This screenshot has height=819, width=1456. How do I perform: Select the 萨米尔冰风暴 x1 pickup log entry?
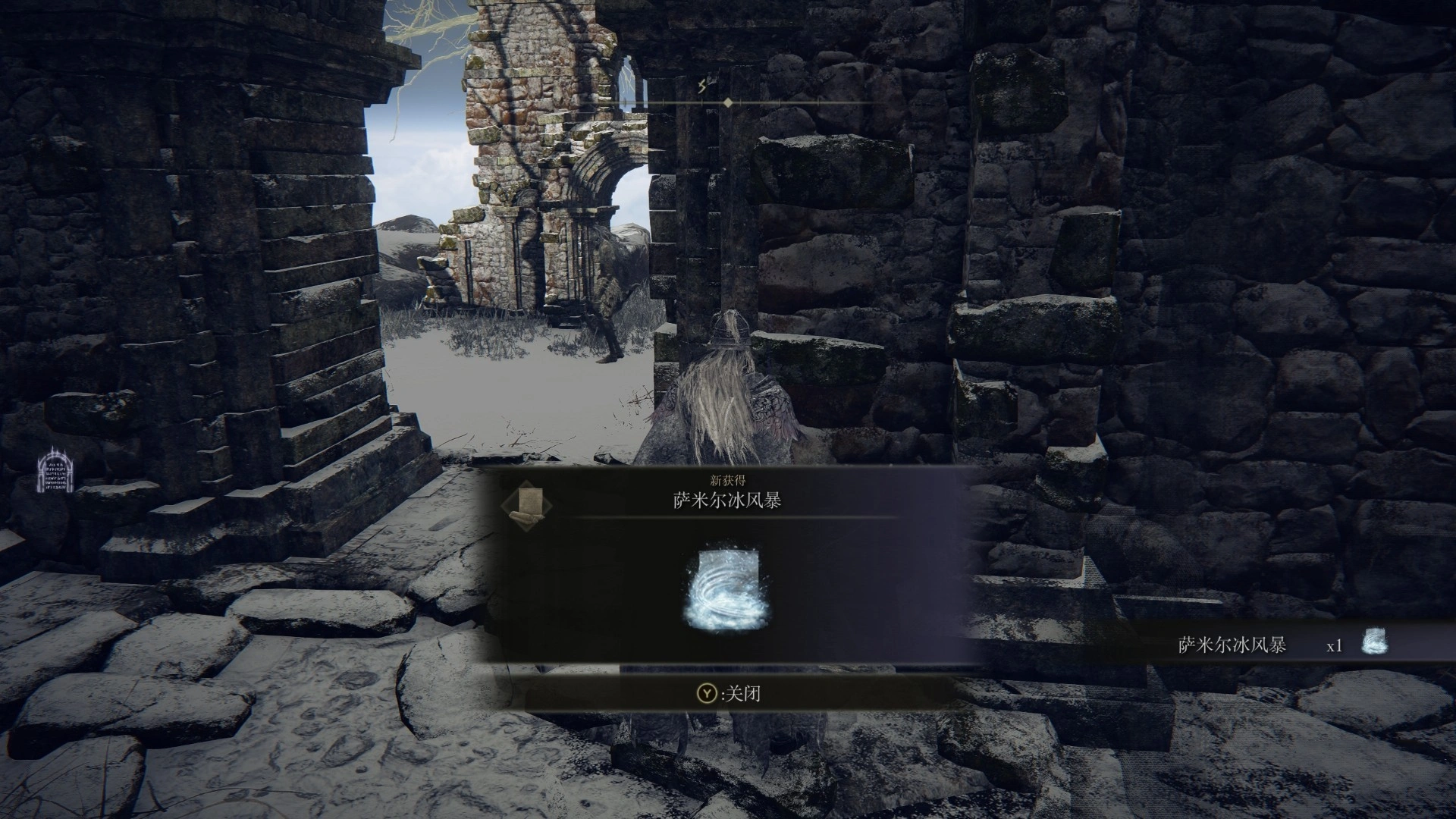click(x=1282, y=645)
